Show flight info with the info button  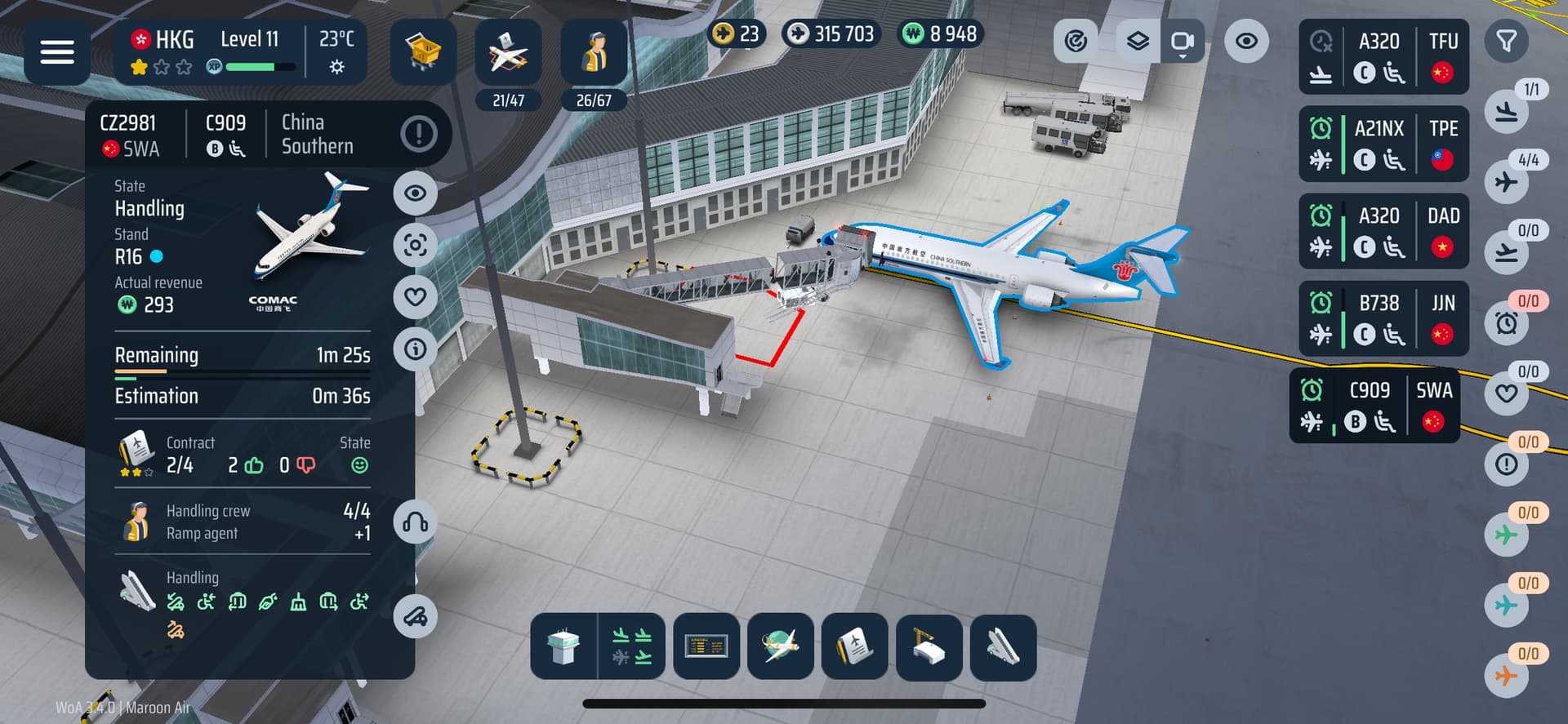pyautogui.click(x=415, y=349)
